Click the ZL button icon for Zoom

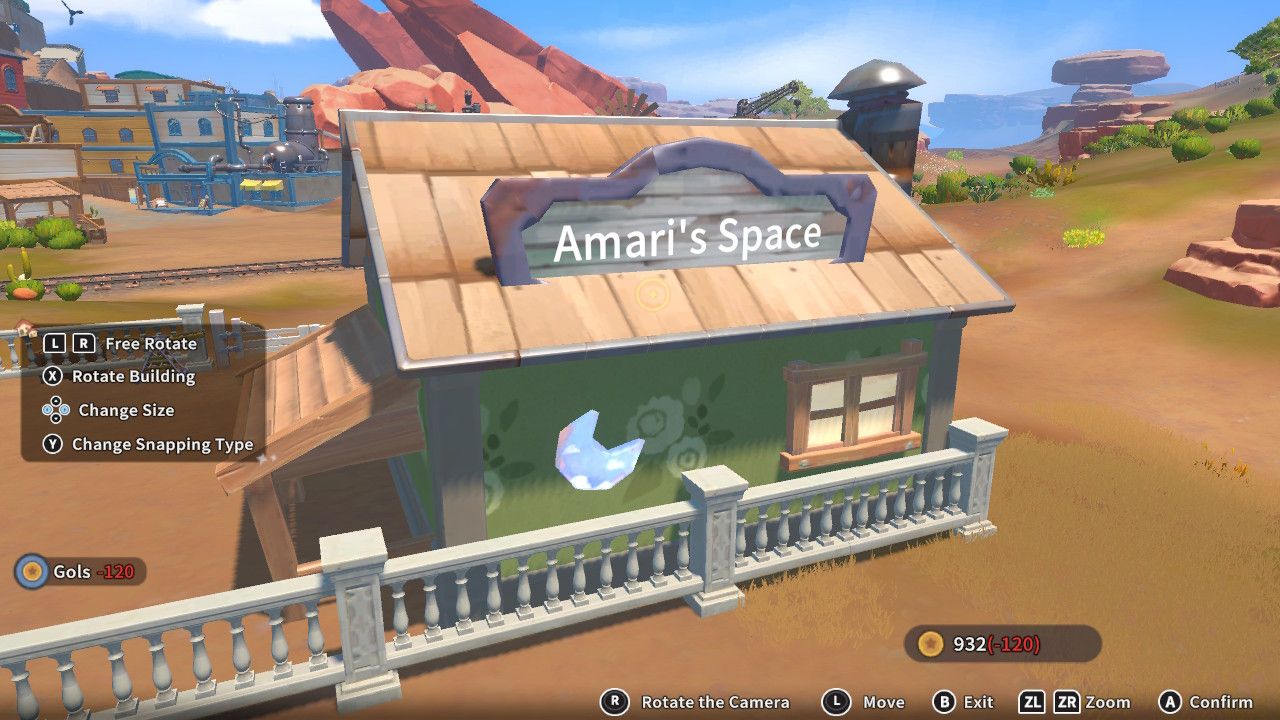point(1033,701)
